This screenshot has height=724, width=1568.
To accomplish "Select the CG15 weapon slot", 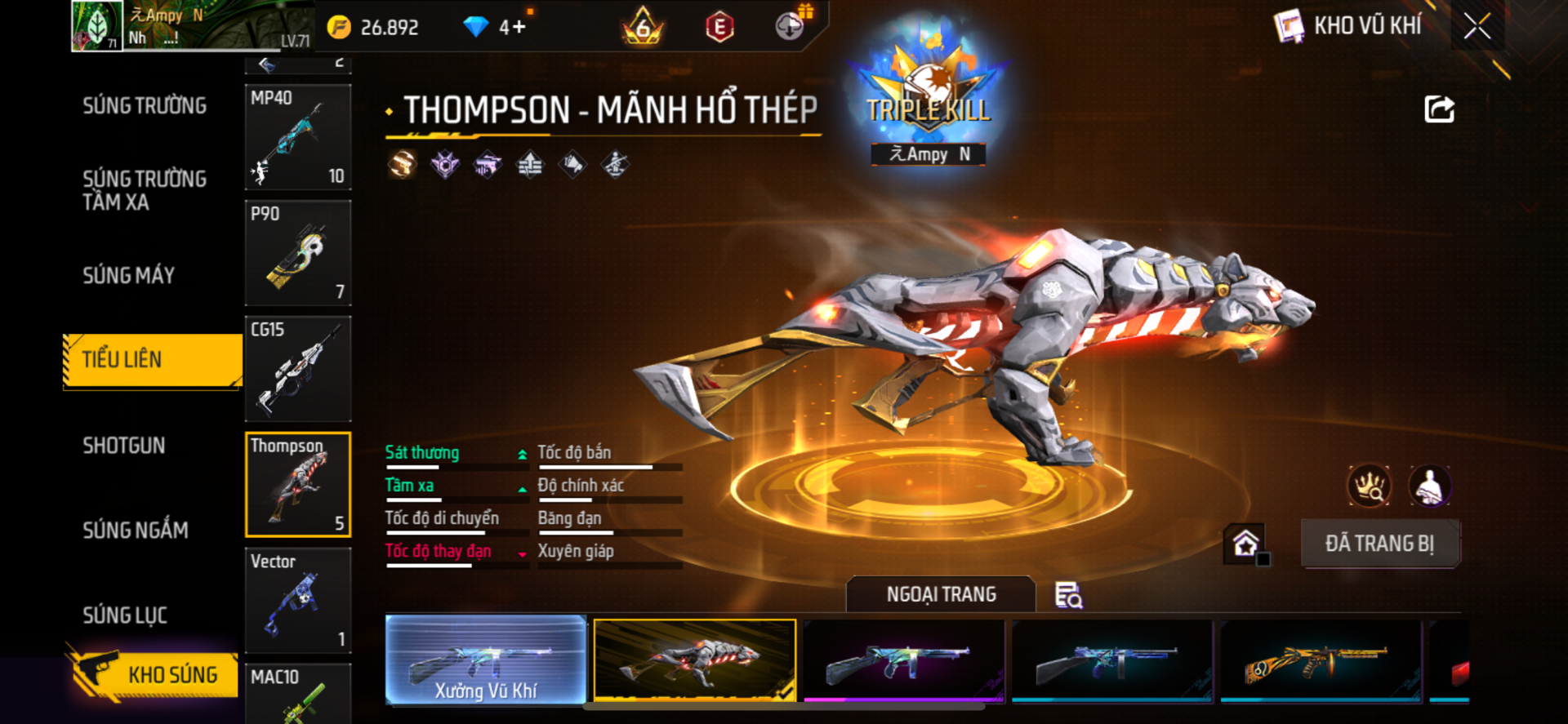I will tap(298, 369).
